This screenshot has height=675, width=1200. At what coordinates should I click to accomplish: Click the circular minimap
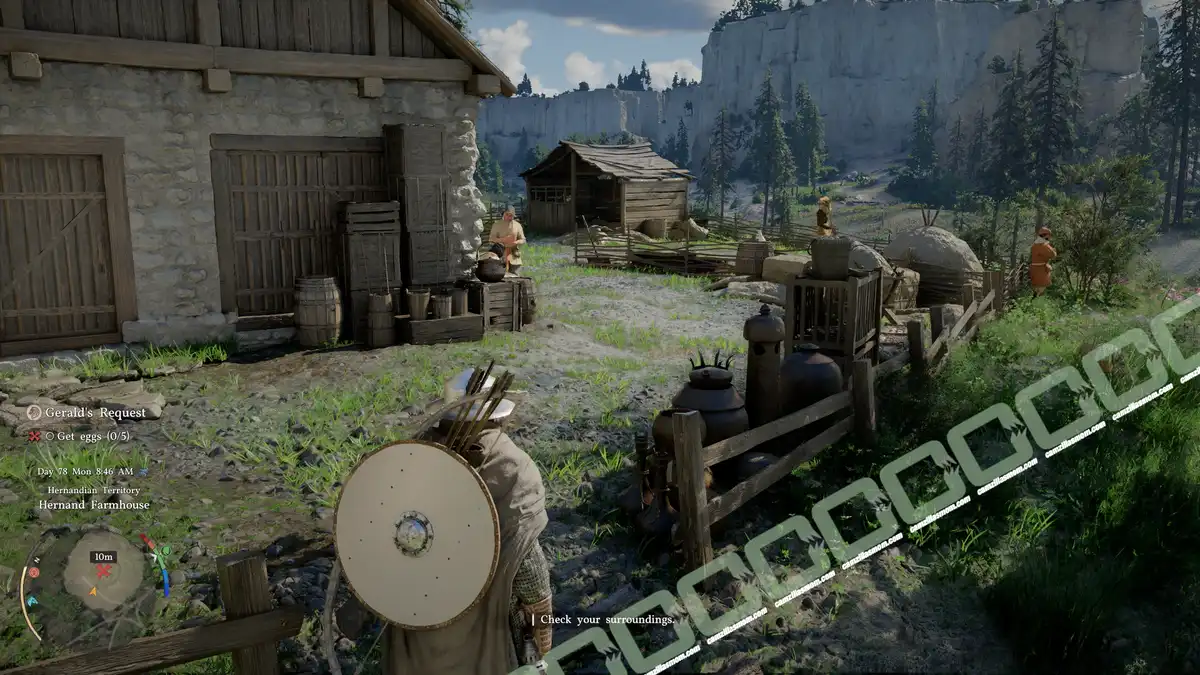pos(103,571)
